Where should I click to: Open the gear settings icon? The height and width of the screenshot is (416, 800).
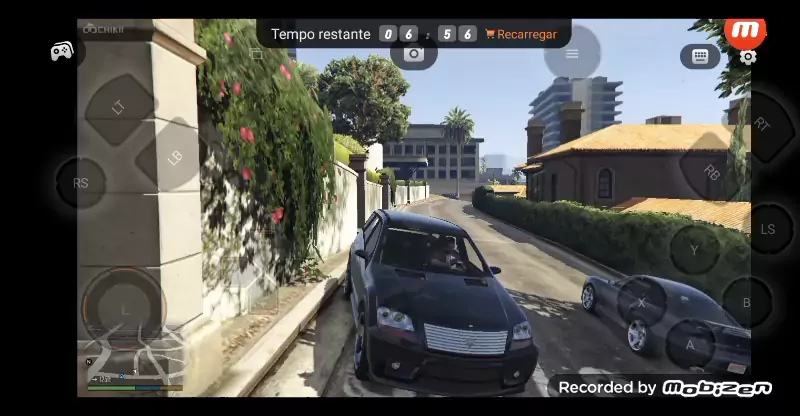pos(748,58)
